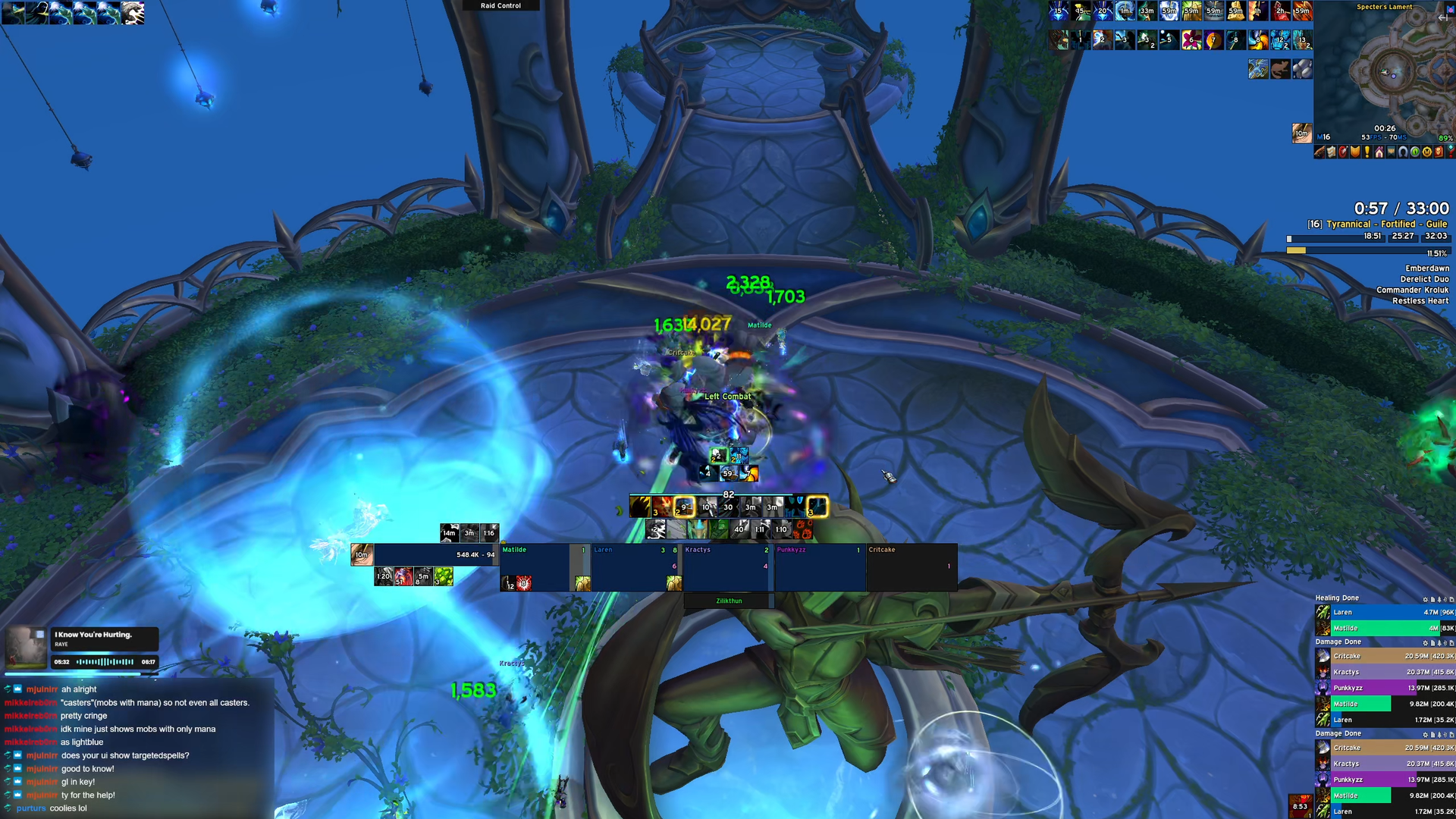This screenshot has width=1456, height=819.
Task: Click the pink flower buff icon
Action: tap(1191, 40)
